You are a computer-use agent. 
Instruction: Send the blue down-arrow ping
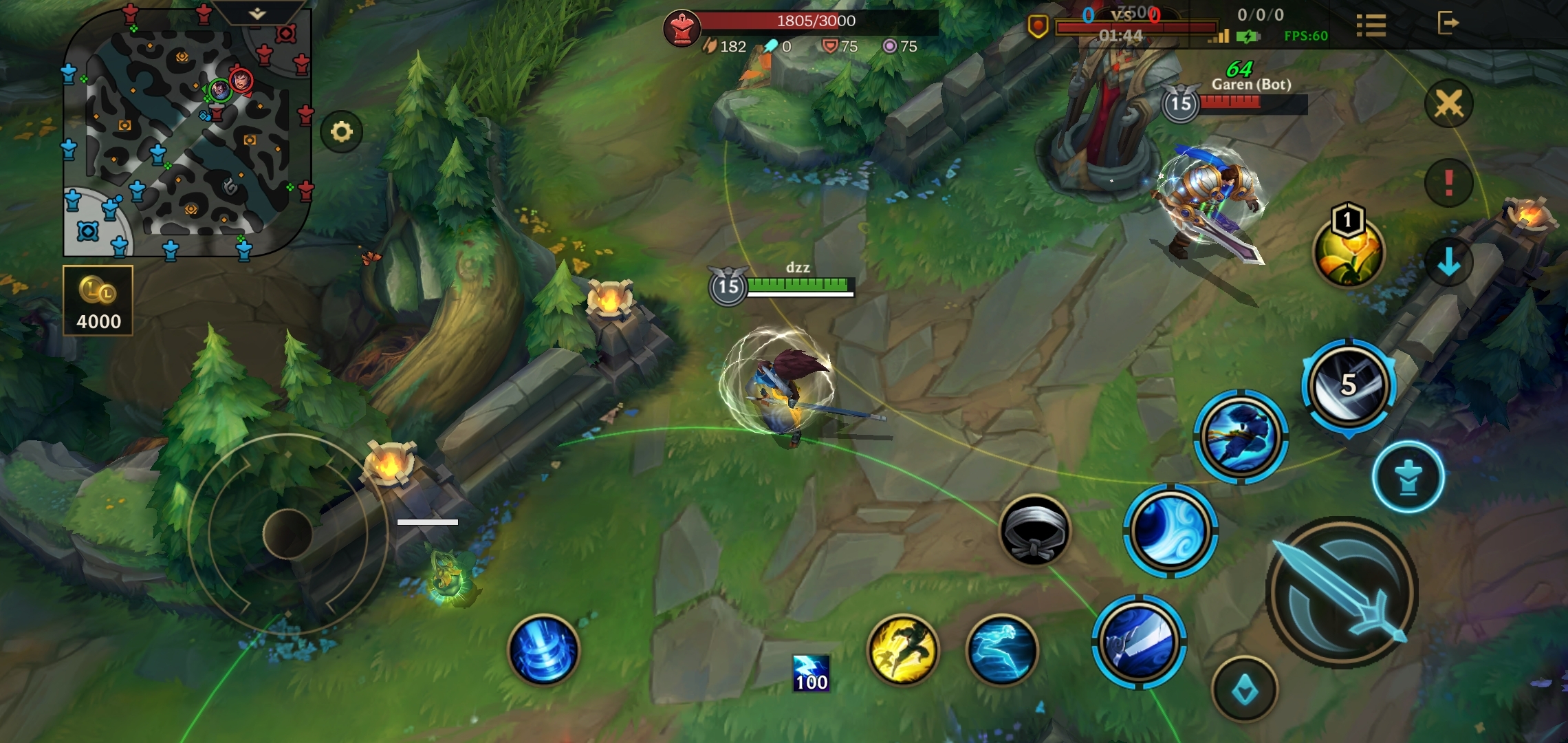coord(1448,262)
